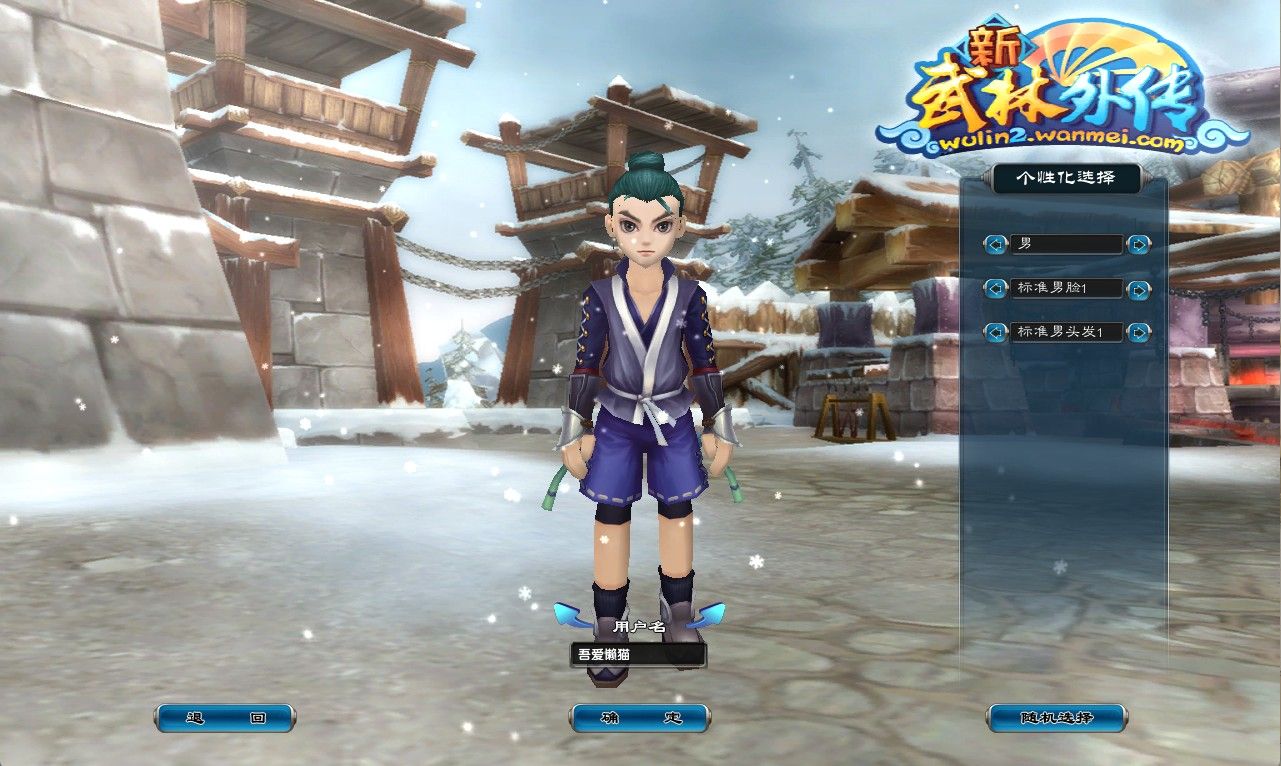Screen dimensions: 1281x766
Task: Select previous face using left arrow by 标准男脸1
Action: (x=995, y=289)
